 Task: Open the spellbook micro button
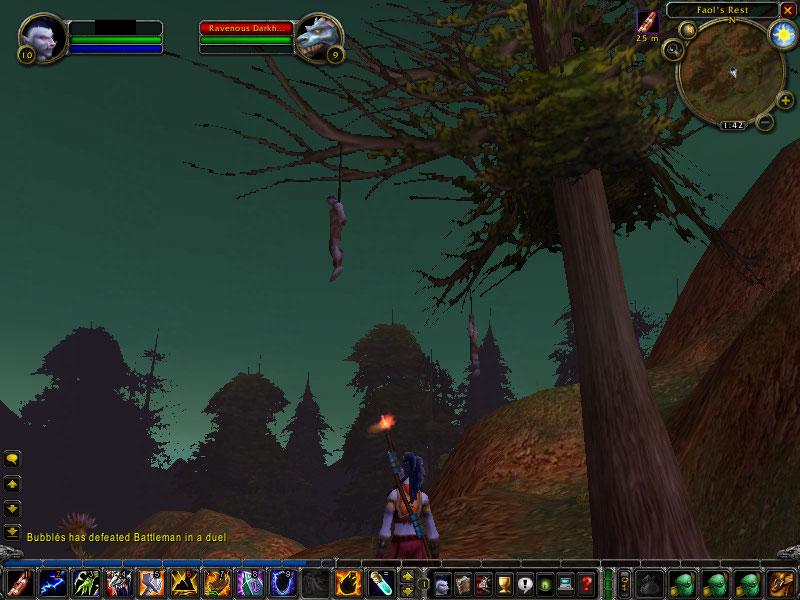(462, 582)
